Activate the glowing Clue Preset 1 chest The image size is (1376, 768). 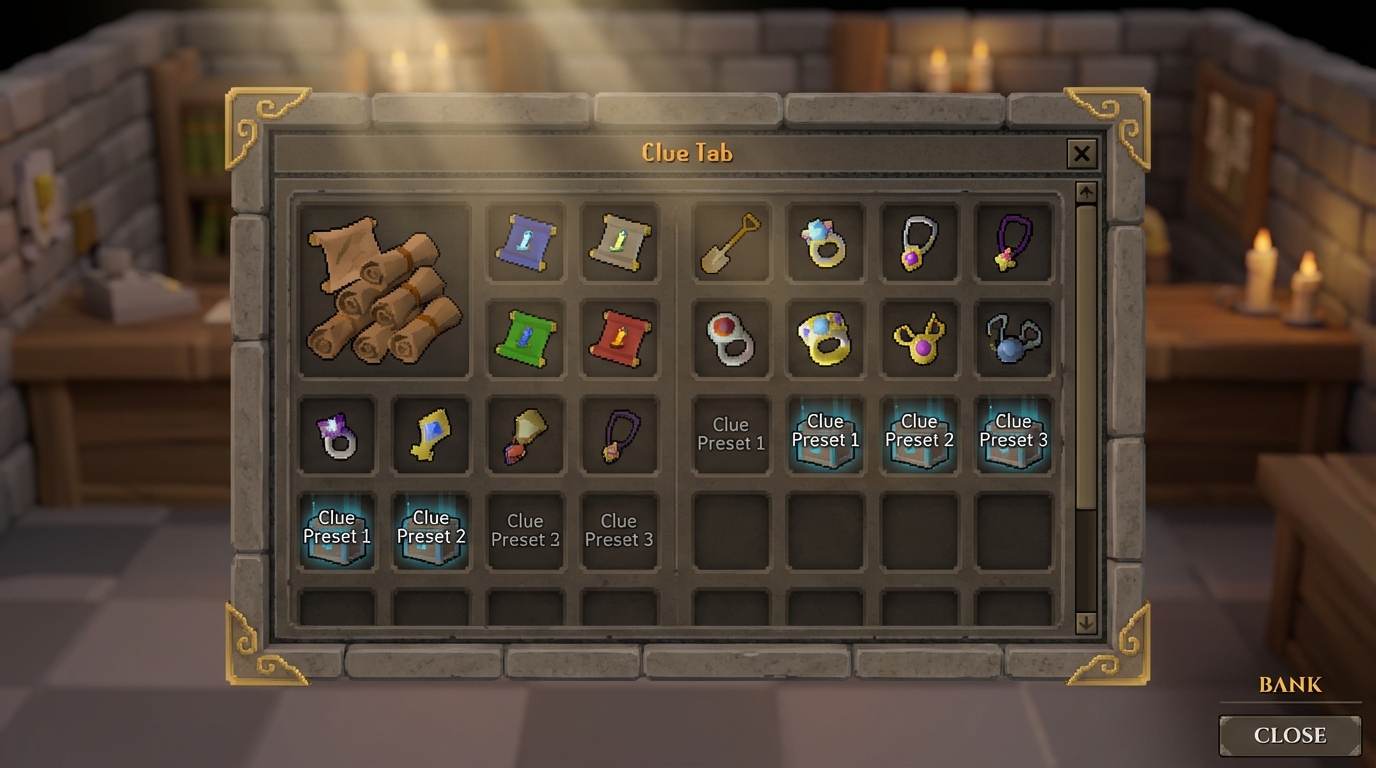(x=336, y=529)
